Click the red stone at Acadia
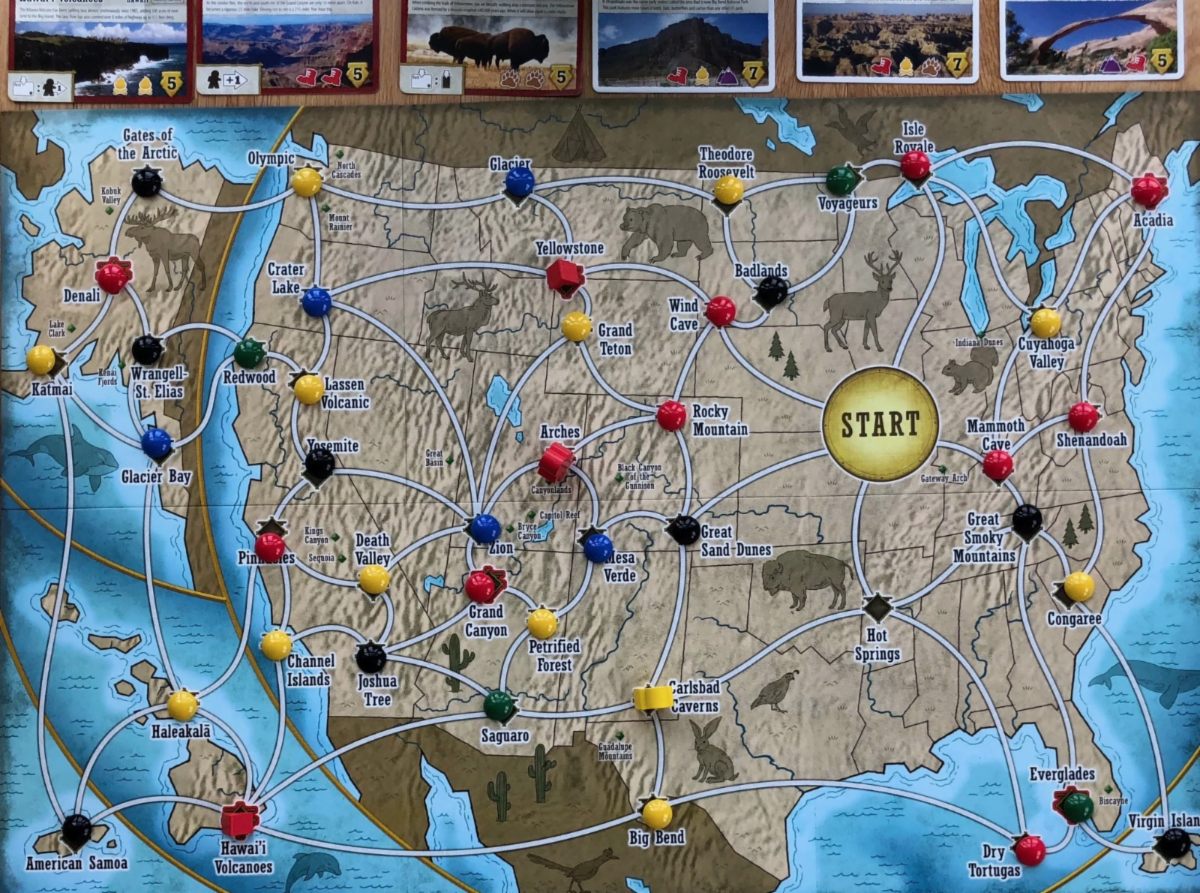Image resolution: width=1200 pixels, height=893 pixels. [x=1148, y=190]
